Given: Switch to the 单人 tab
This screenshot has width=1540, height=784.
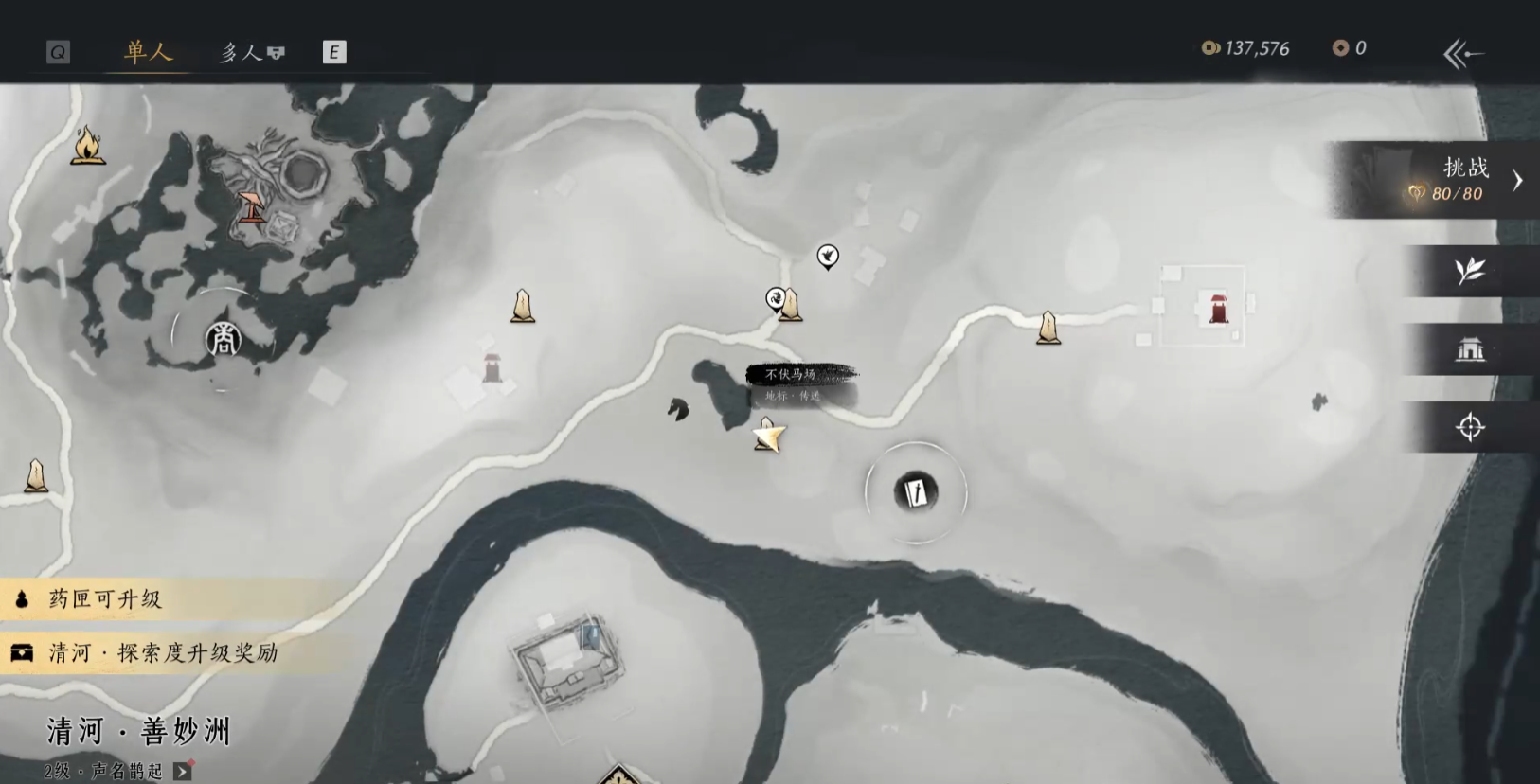Looking at the screenshot, I should pyautogui.click(x=149, y=51).
